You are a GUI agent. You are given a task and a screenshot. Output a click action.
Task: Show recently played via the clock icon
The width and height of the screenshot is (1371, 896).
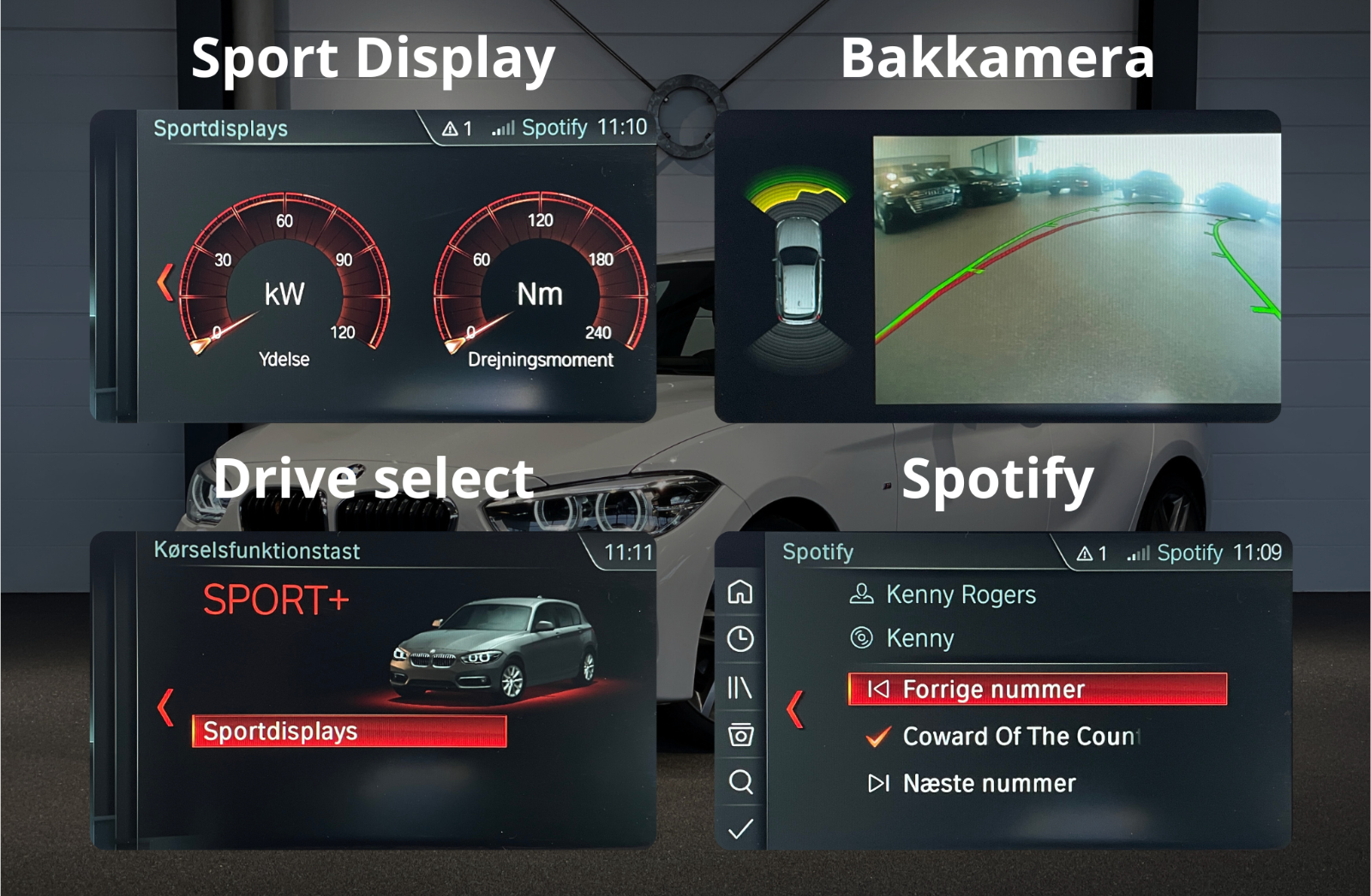click(x=740, y=639)
